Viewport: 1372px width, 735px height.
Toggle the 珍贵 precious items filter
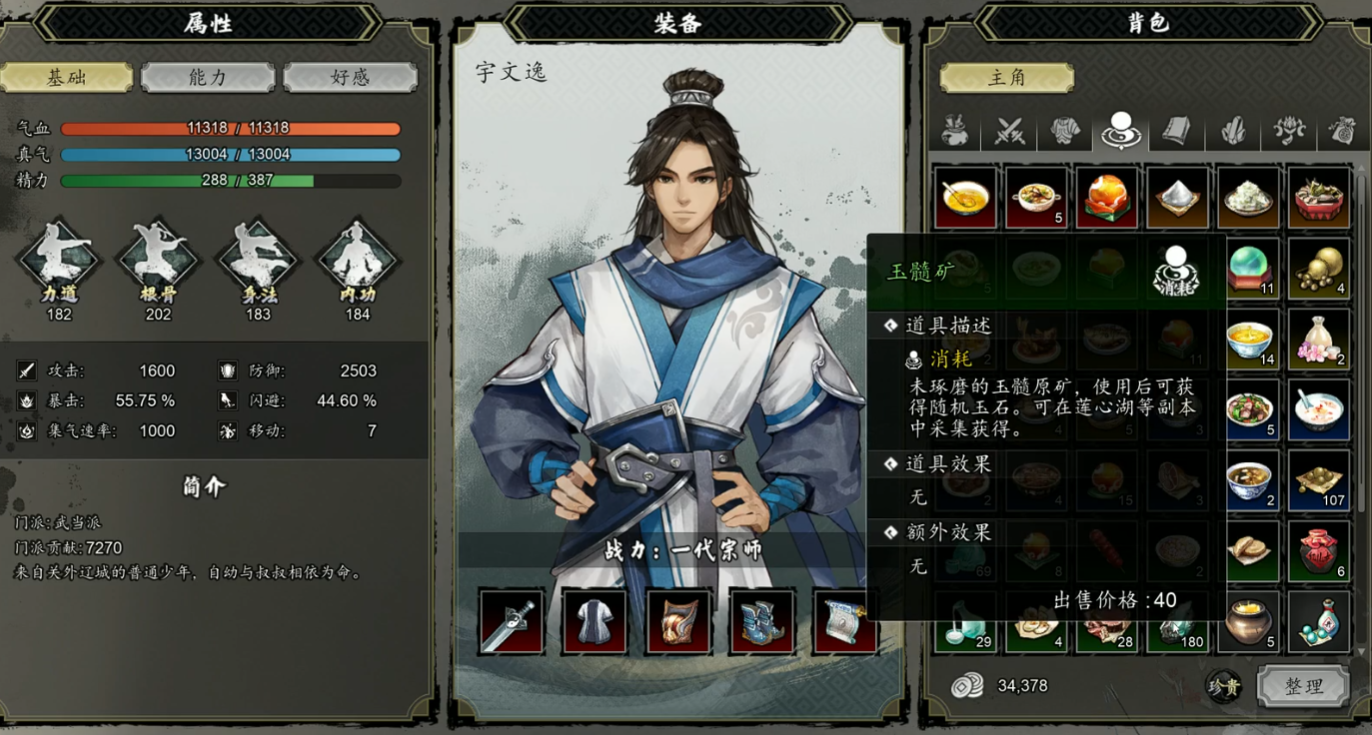(1224, 687)
